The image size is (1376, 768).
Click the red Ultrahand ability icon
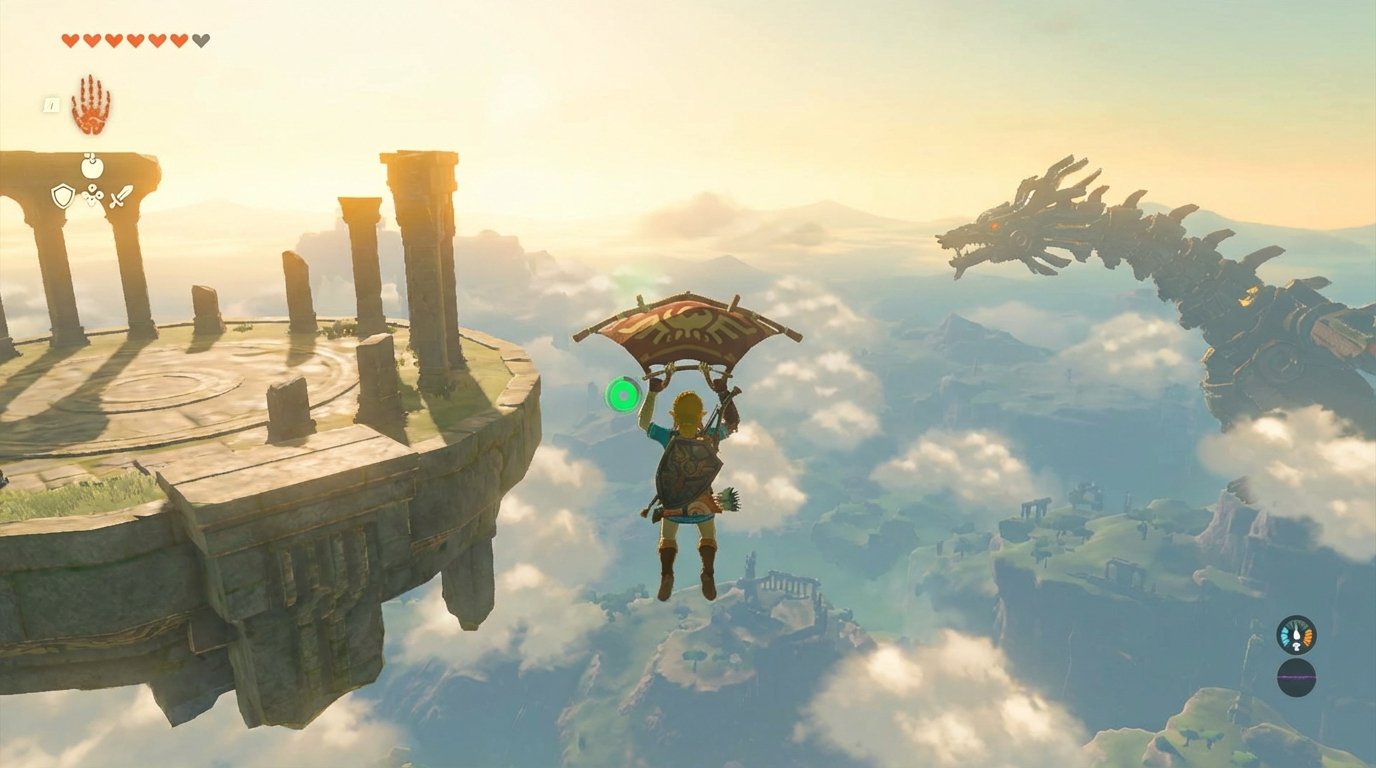pyautogui.click(x=92, y=105)
